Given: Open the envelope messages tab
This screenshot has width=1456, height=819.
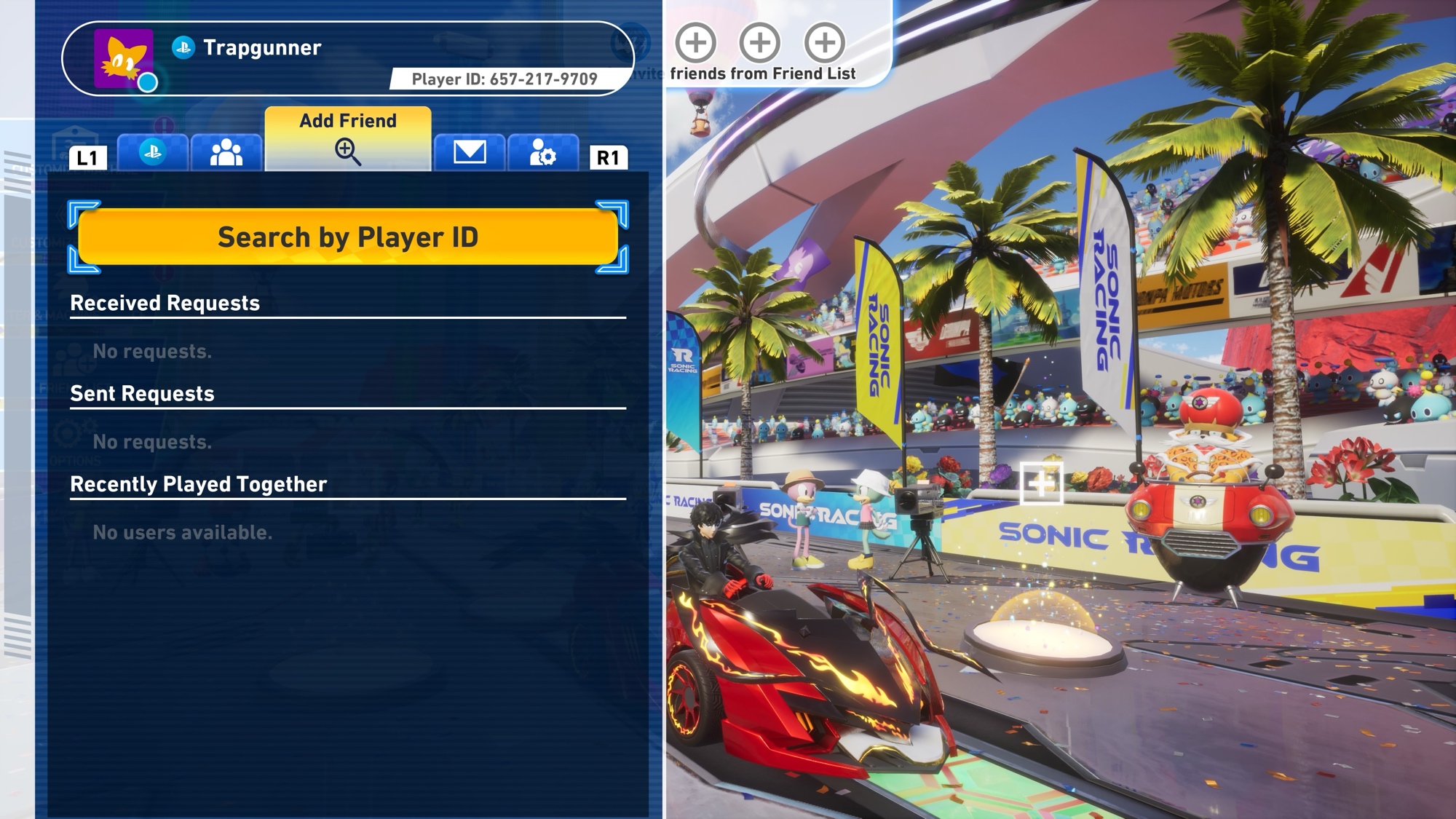Looking at the screenshot, I should click(470, 153).
